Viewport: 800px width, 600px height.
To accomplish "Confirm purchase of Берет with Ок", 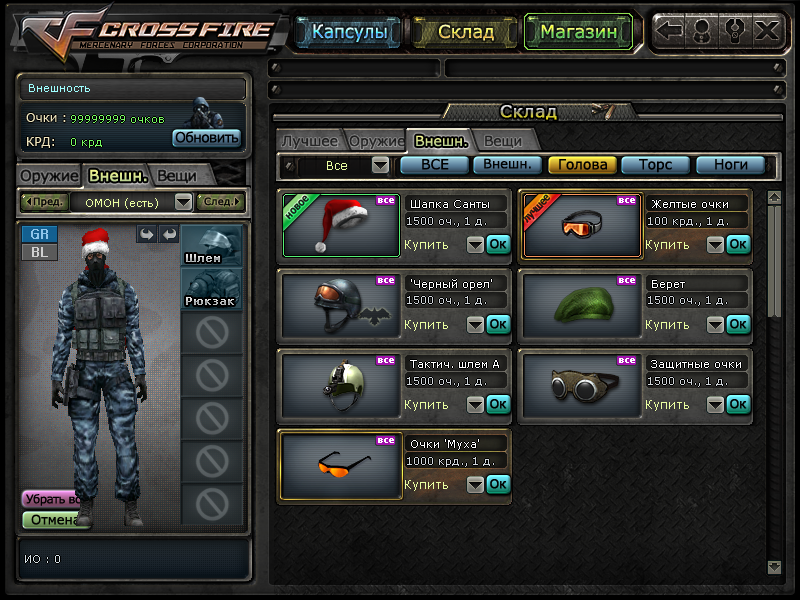I will point(738,324).
